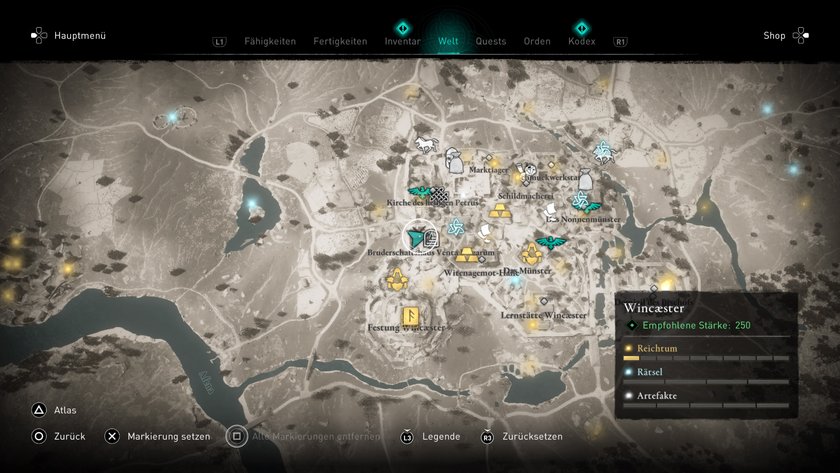Select the white horse stable marker
Screen dimensions: 840x473
(x=427, y=145)
